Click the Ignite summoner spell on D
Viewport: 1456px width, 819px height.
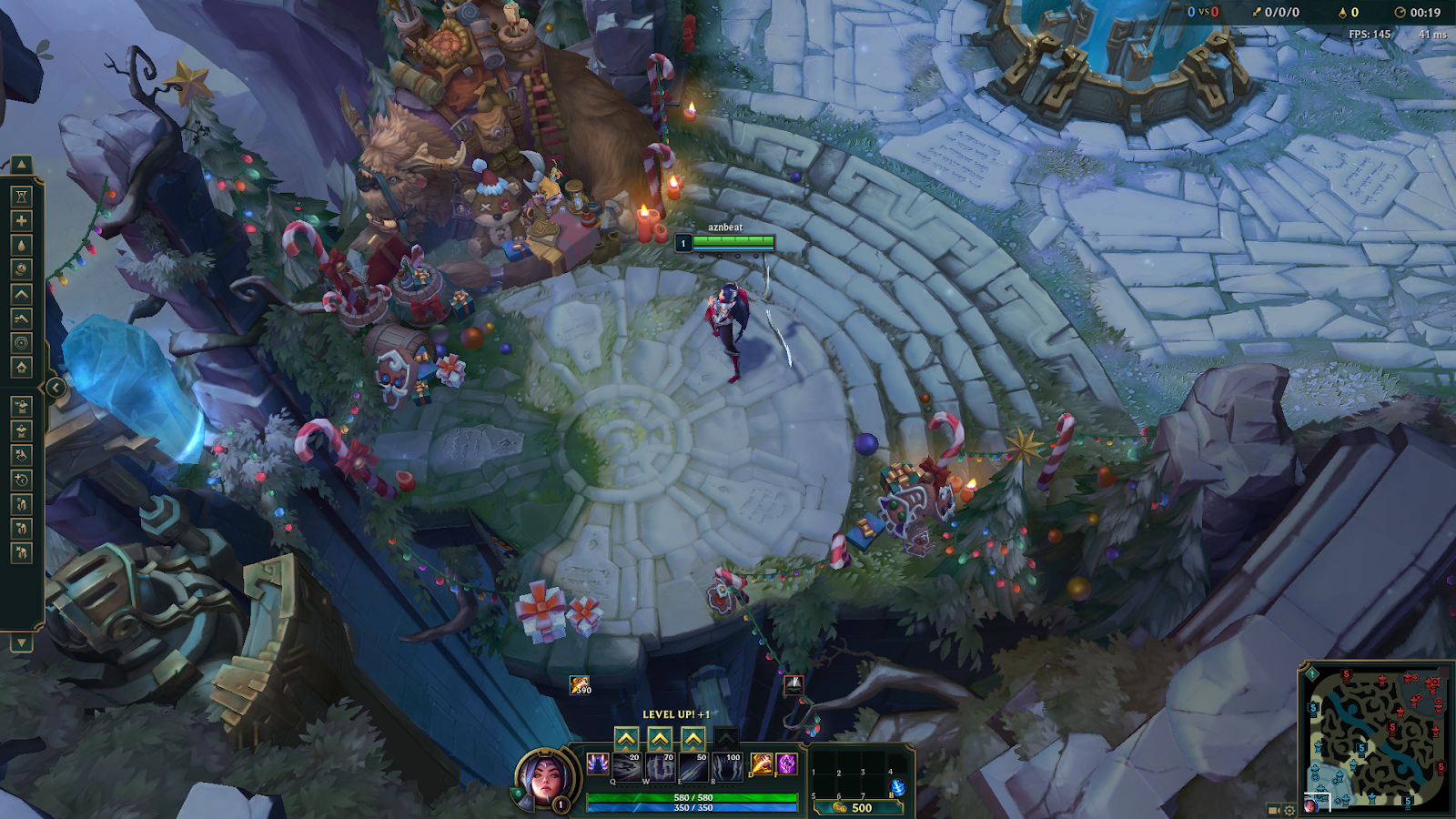[761, 764]
